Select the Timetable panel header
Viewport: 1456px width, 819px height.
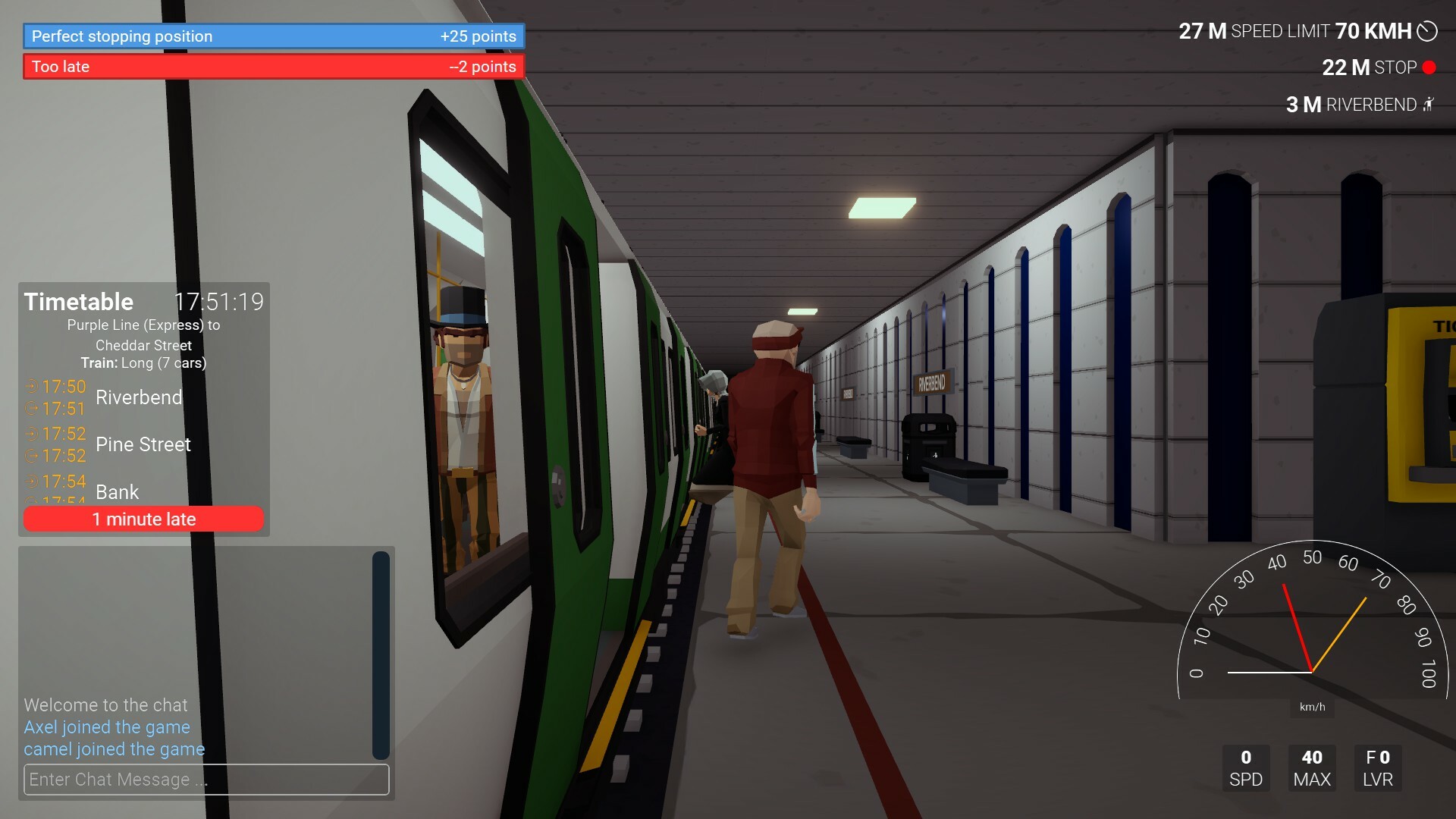pos(78,301)
